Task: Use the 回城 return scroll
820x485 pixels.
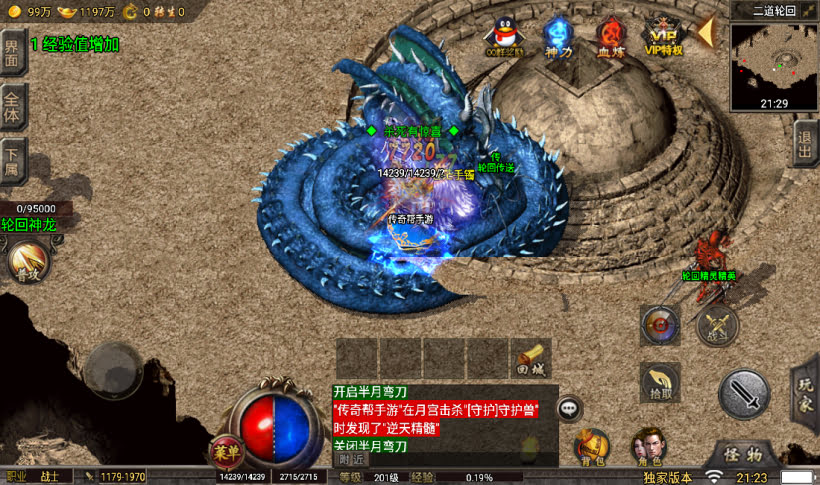Action: click(531, 357)
